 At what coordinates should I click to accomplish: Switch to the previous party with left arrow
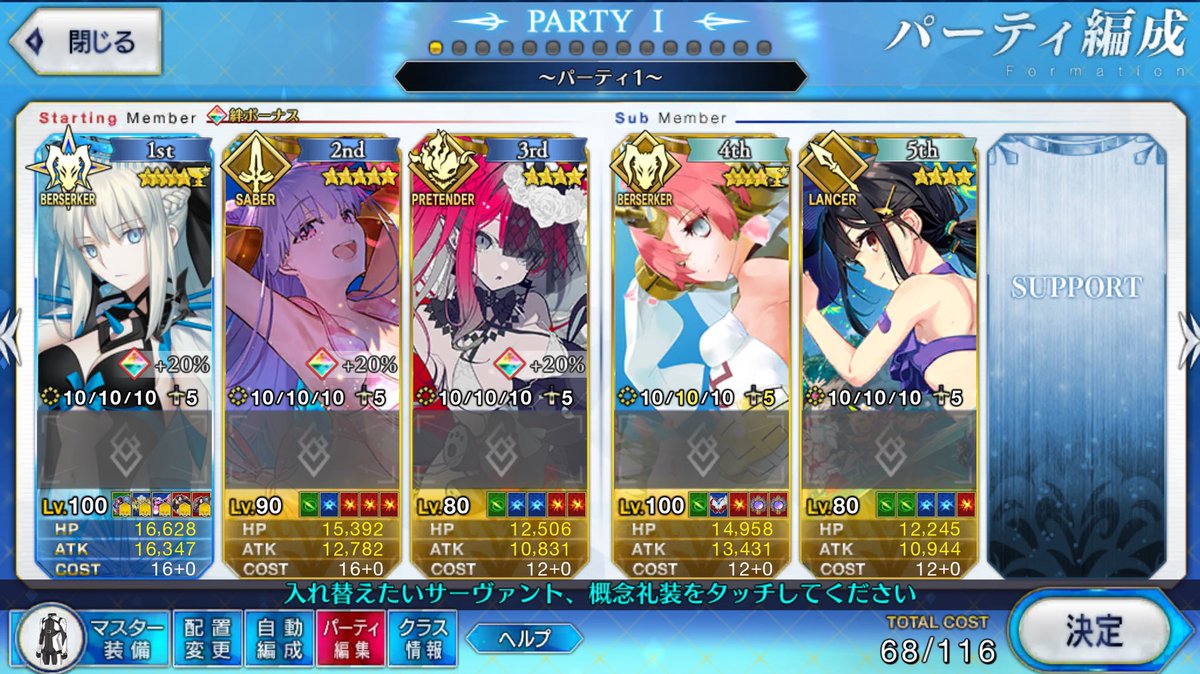(x=10, y=330)
